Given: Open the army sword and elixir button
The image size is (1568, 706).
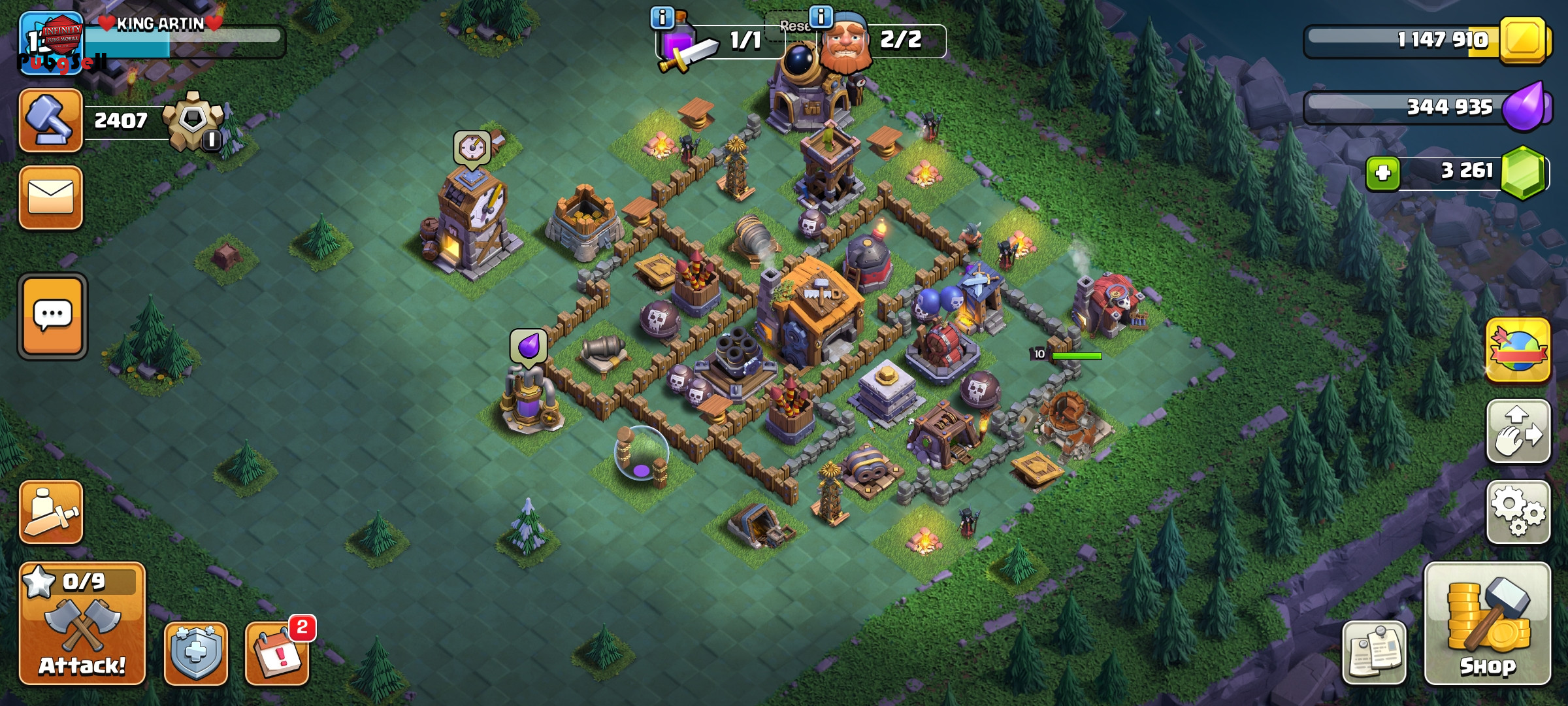Looking at the screenshot, I should [51, 513].
